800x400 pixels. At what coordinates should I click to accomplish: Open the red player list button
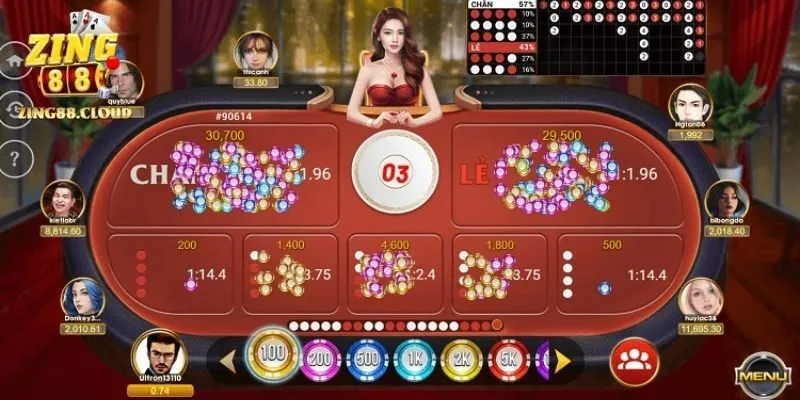pyautogui.click(x=632, y=358)
